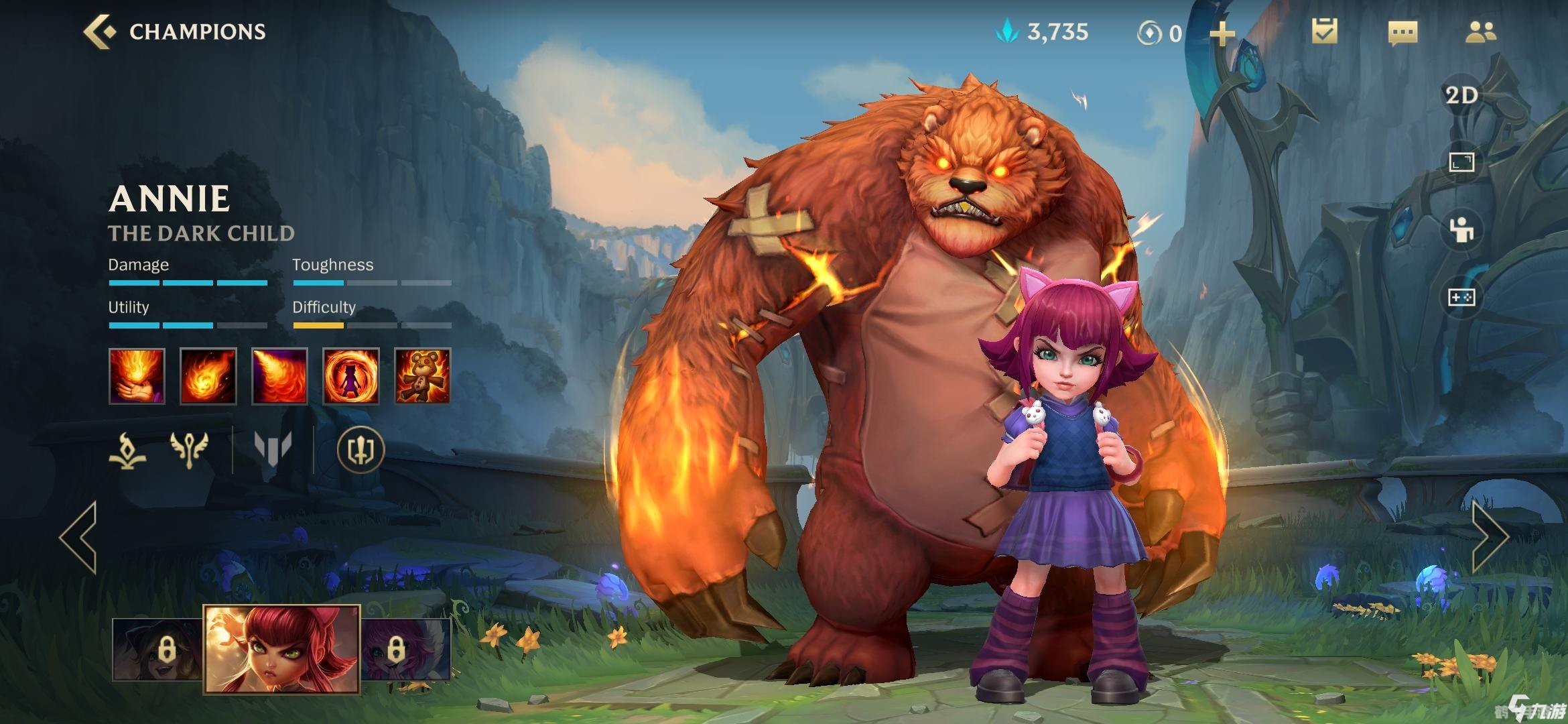This screenshot has width=1568, height=724.
Task: Add more currency with the plus button
Action: pos(1222,33)
